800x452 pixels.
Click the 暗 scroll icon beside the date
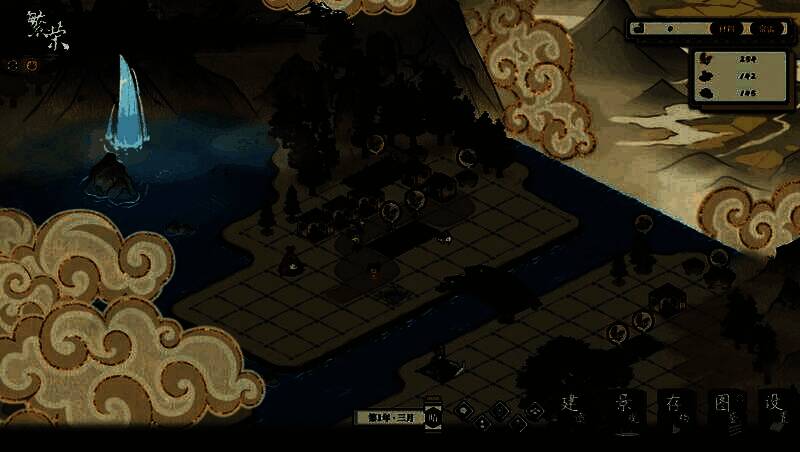pos(433,417)
